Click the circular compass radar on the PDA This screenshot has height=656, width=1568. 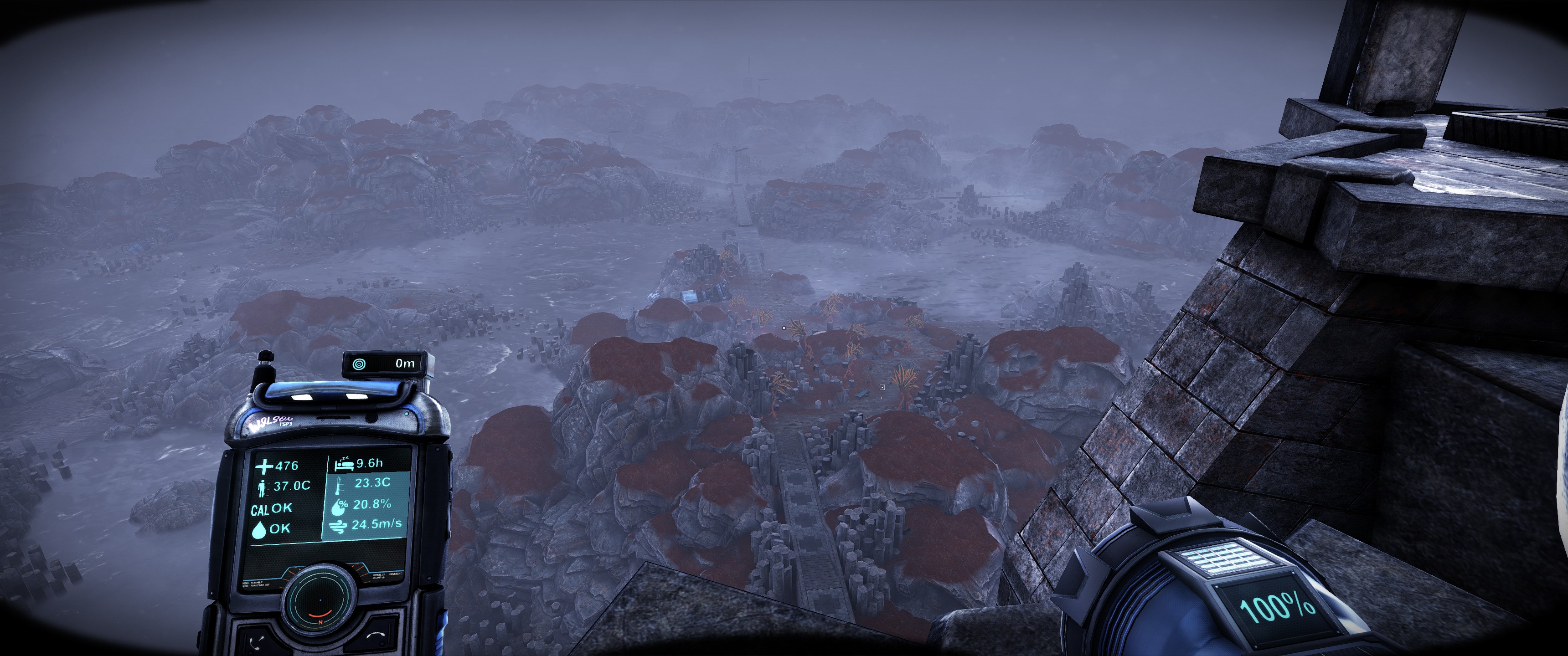(320, 600)
